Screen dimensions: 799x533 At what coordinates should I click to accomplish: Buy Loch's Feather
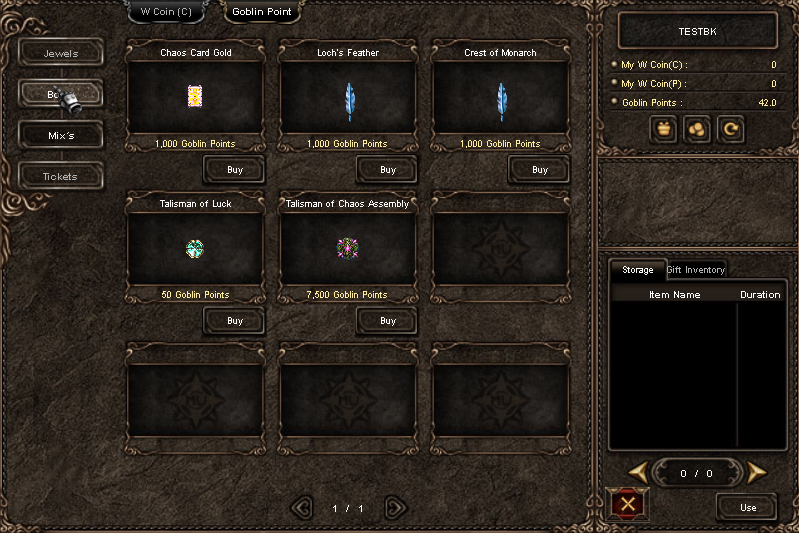click(x=387, y=170)
